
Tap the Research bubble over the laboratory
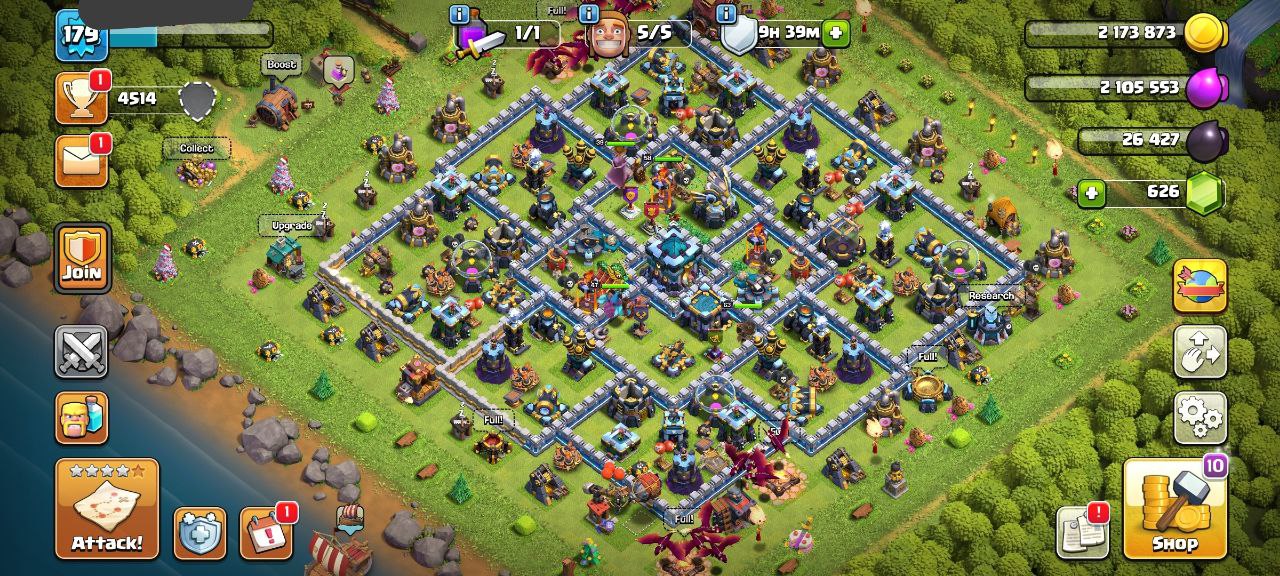tap(991, 296)
